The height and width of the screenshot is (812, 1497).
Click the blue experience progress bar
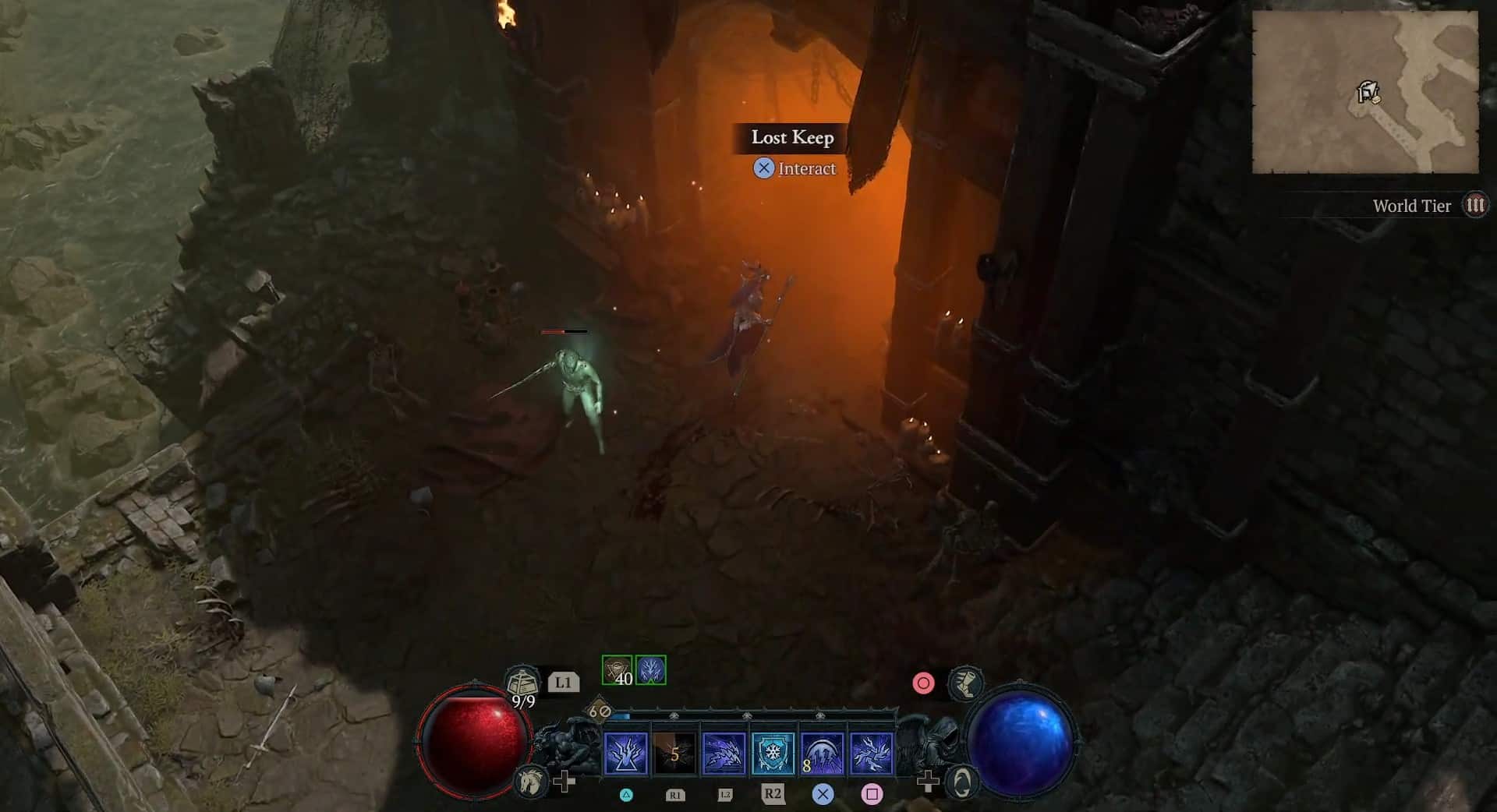point(622,715)
